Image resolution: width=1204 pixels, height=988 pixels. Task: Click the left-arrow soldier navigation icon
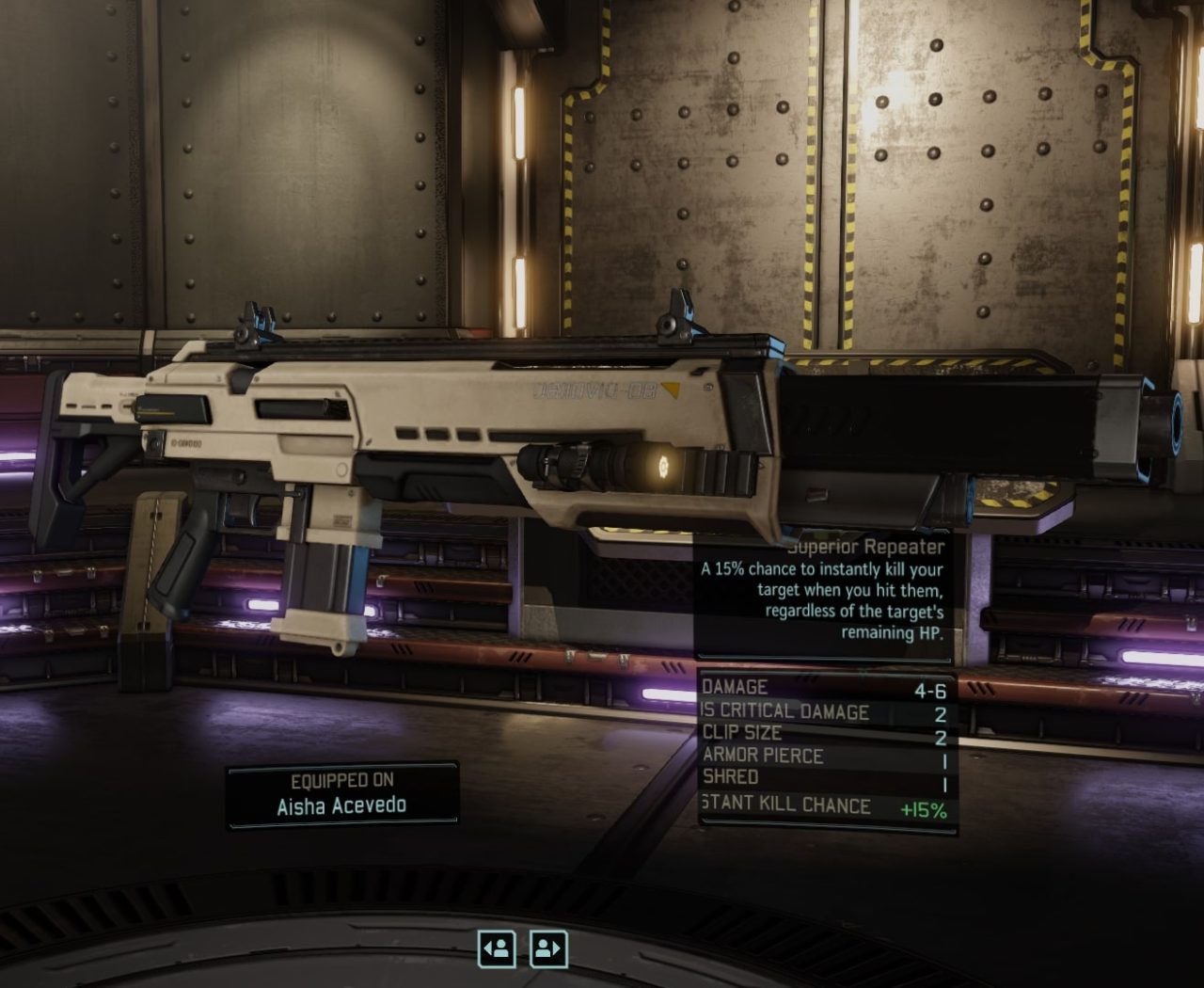pos(498,949)
